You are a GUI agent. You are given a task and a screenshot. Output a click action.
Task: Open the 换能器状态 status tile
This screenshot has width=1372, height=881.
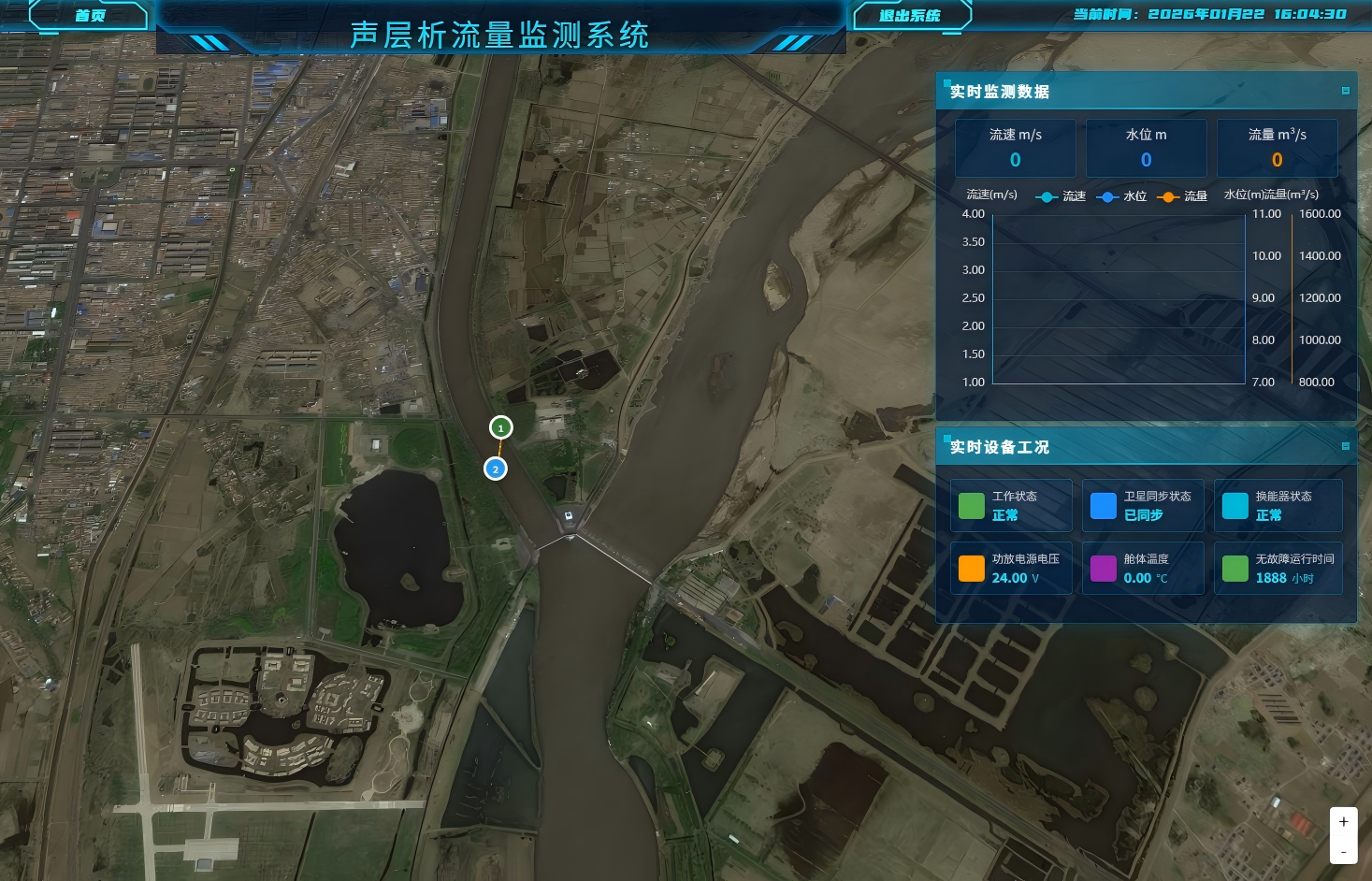[1278, 506]
